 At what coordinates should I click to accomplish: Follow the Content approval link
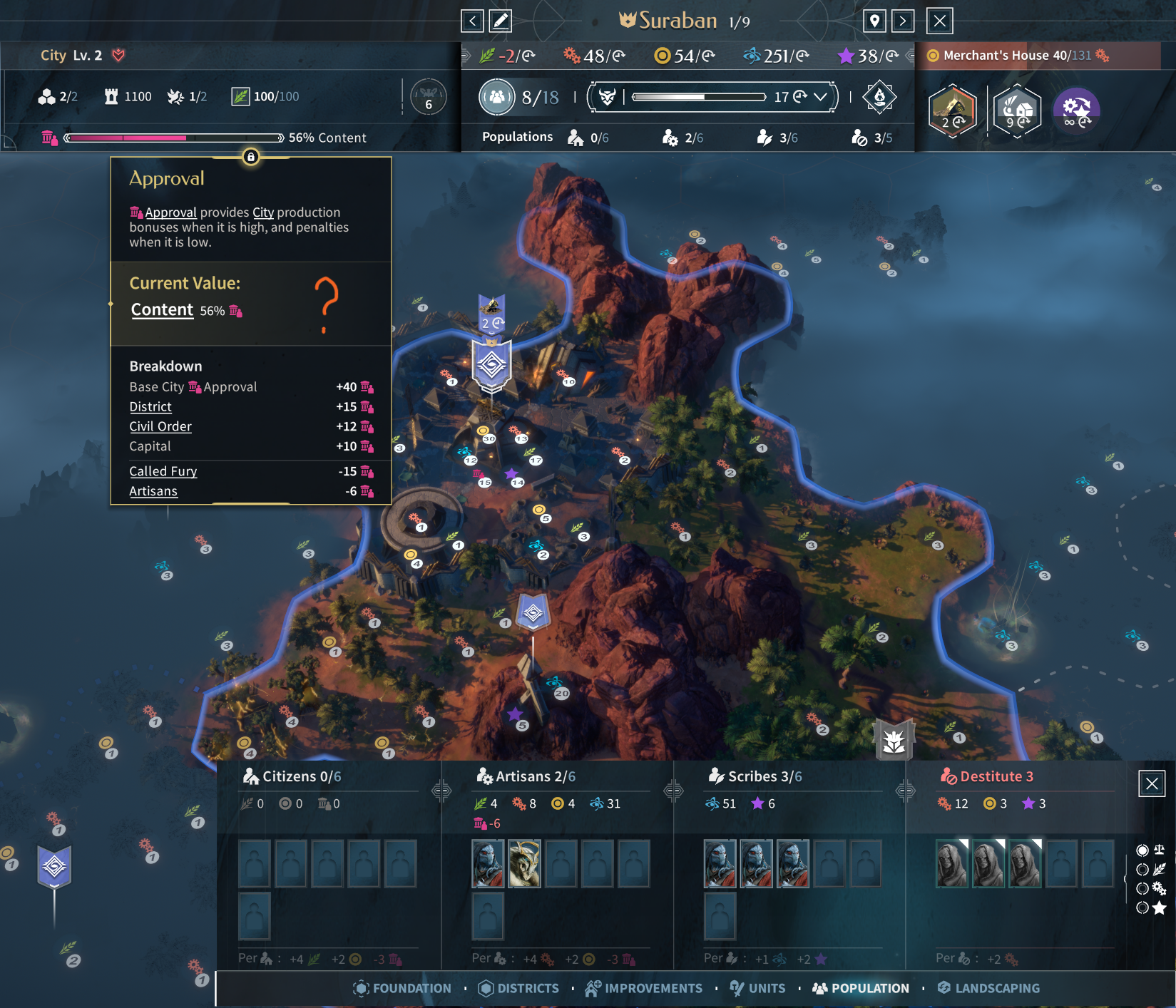(x=162, y=310)
